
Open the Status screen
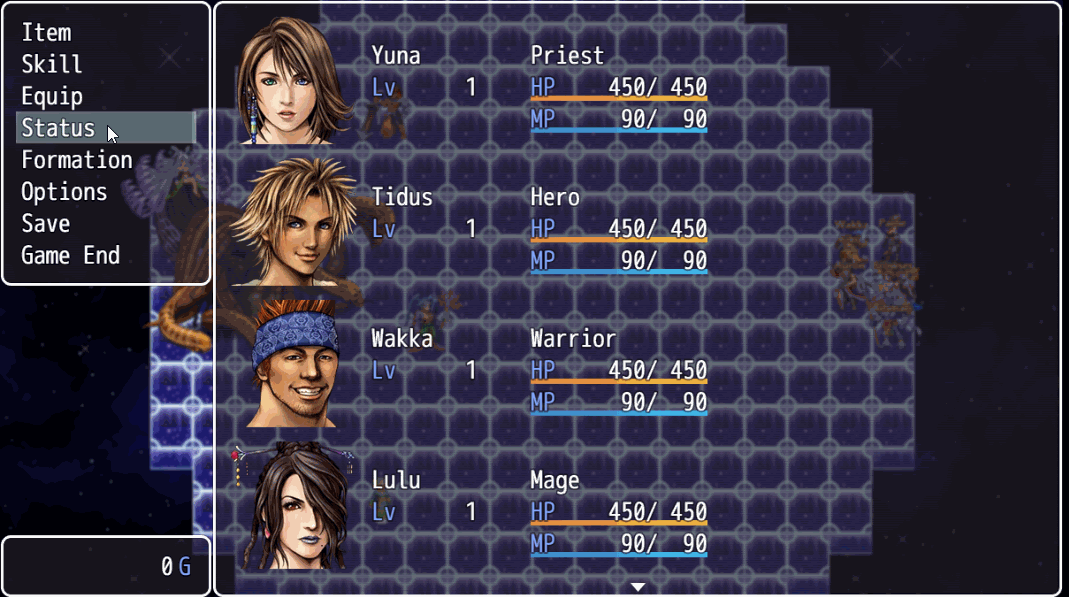(x=58, y=129)
